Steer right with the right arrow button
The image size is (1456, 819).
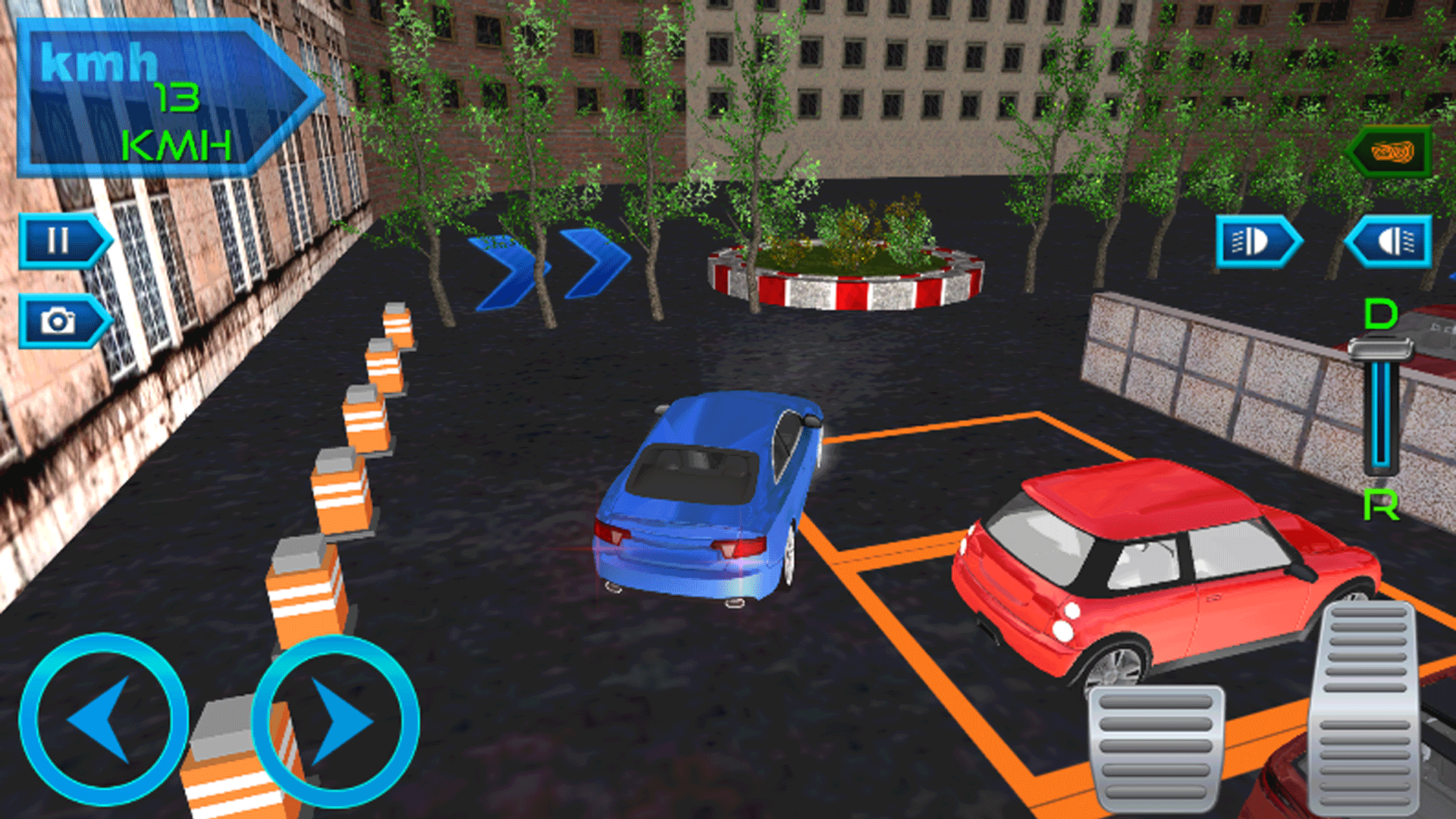(335, 720)
